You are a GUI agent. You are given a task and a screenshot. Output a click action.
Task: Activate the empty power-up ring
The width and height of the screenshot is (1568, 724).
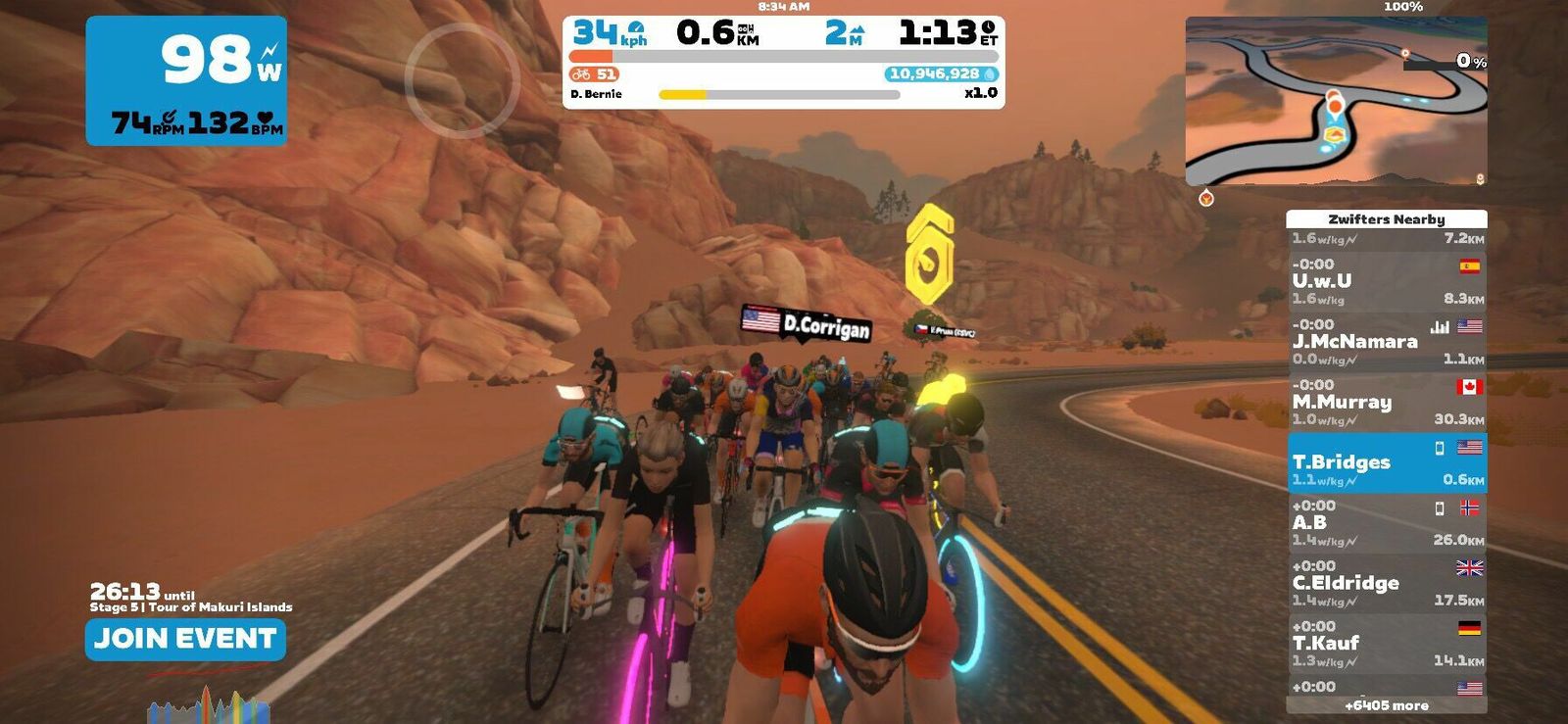pos(462,79)
